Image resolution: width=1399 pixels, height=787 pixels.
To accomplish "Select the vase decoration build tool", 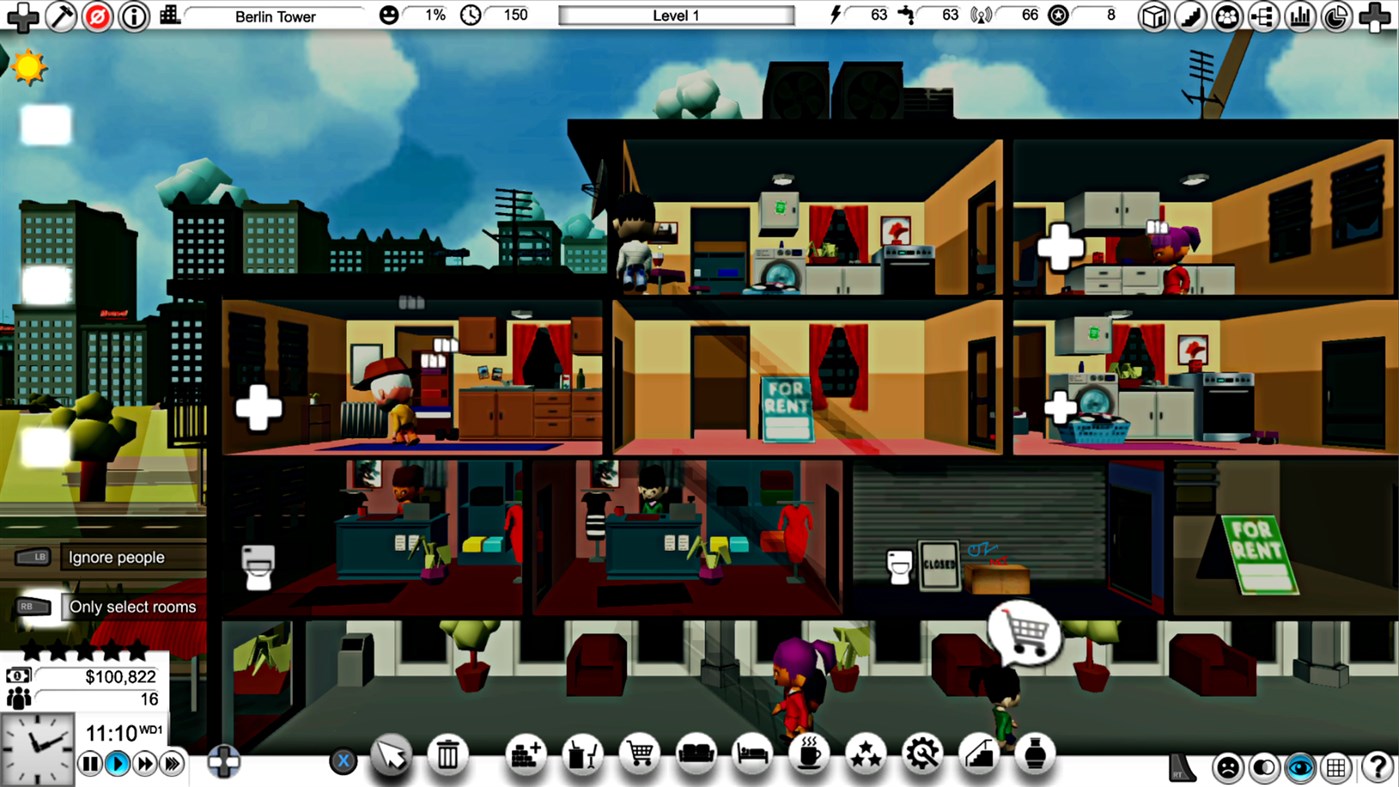I will pos(1035,756).
